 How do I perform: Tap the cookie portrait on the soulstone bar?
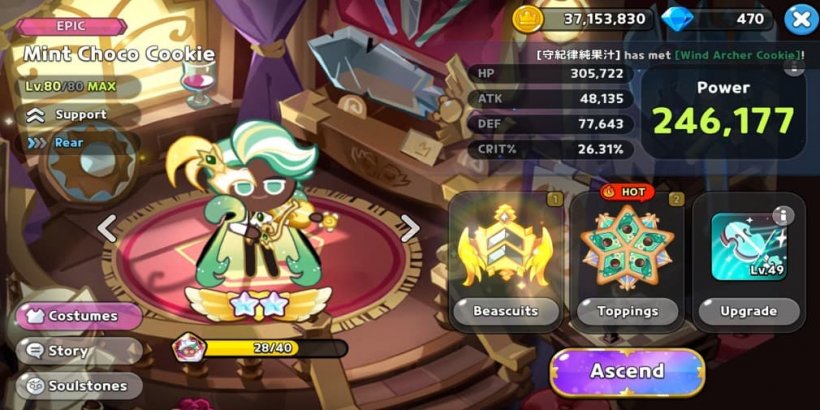pos(186,348)
